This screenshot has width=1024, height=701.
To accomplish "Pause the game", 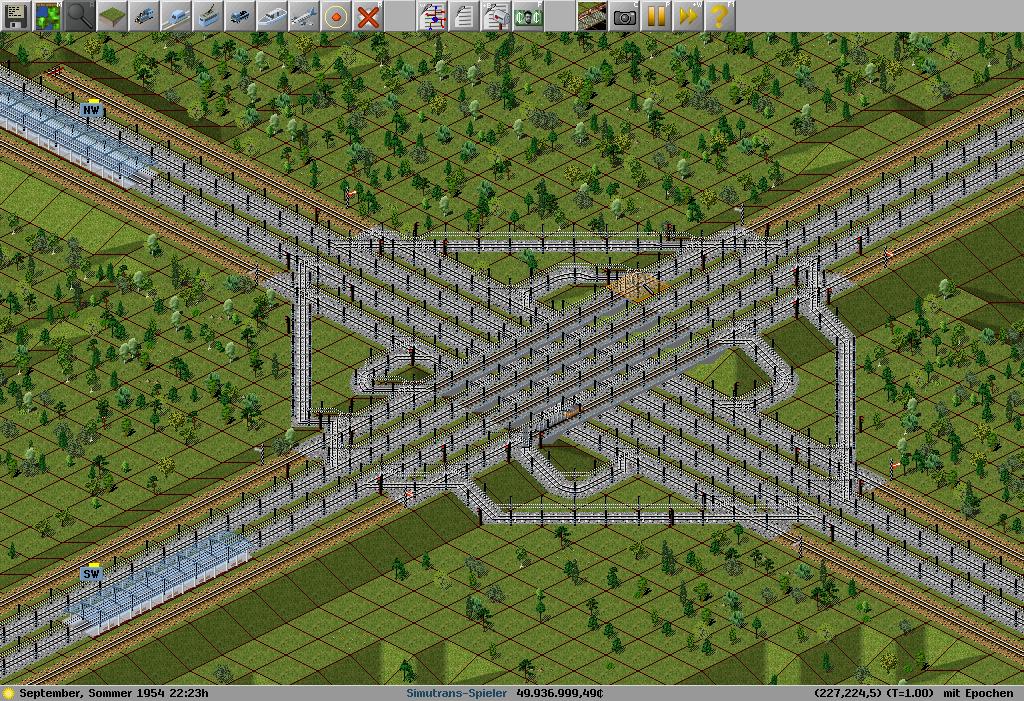I will [x=656, y=15].
